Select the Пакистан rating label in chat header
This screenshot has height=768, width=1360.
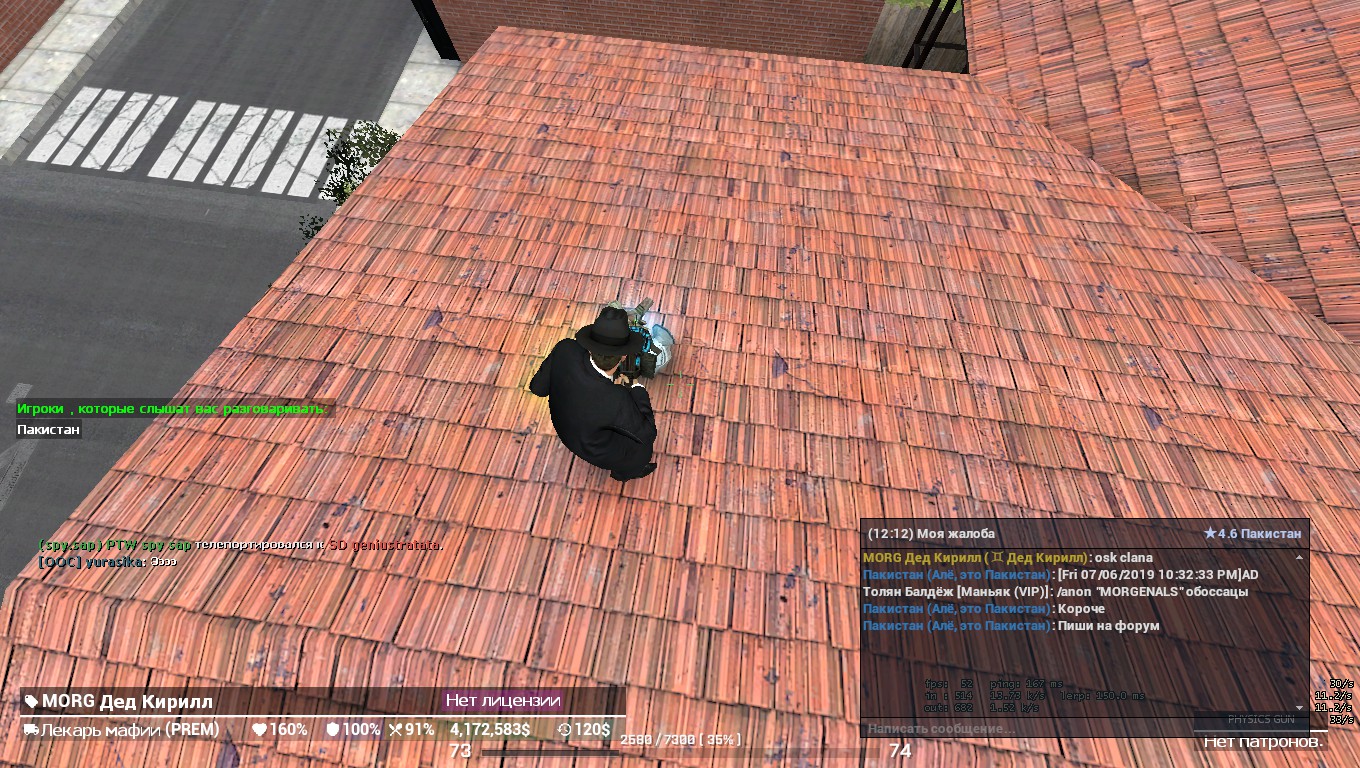[1270, 534]
